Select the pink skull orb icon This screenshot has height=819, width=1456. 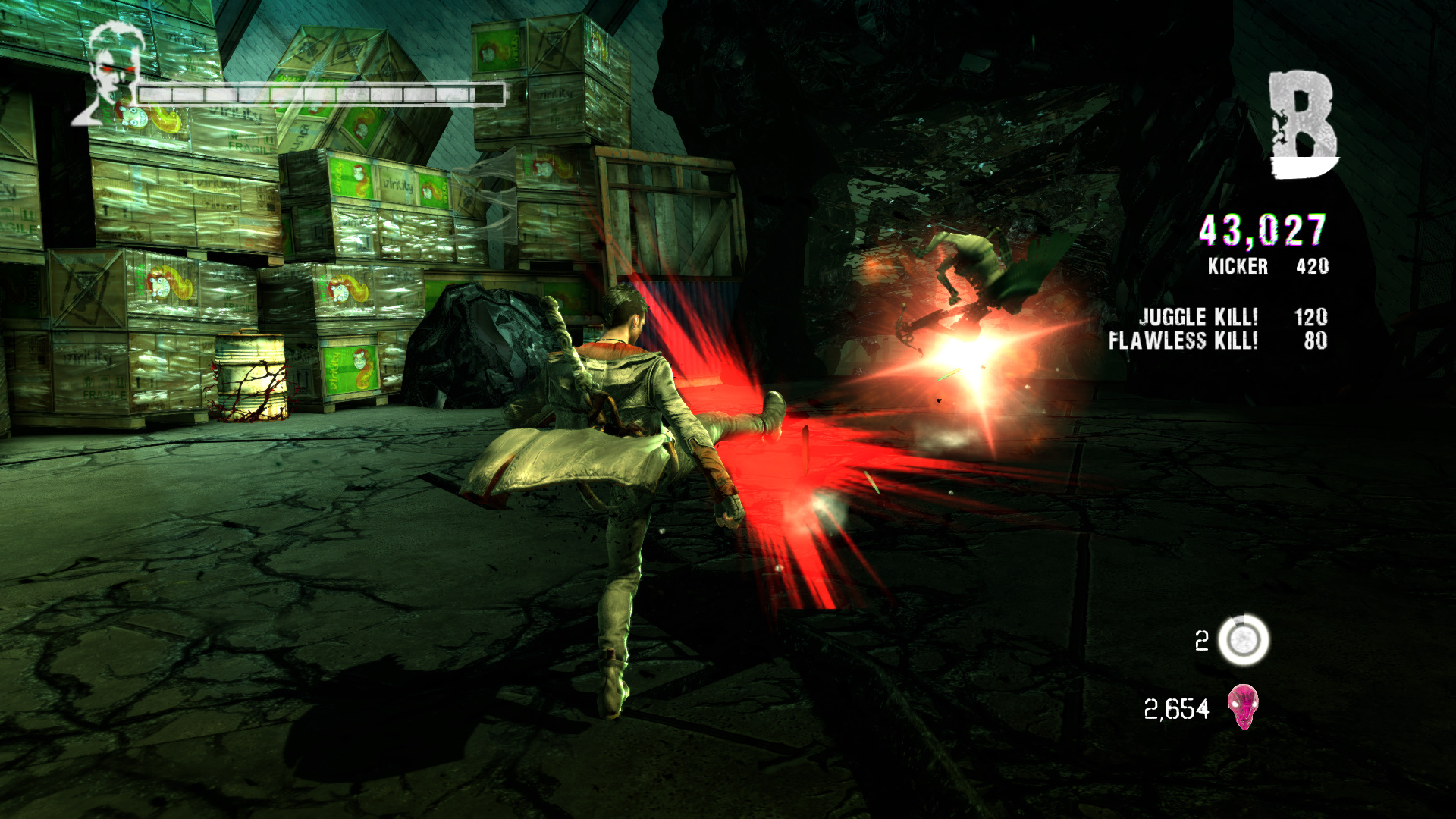pyautogui.click(x=1243, y=707)
